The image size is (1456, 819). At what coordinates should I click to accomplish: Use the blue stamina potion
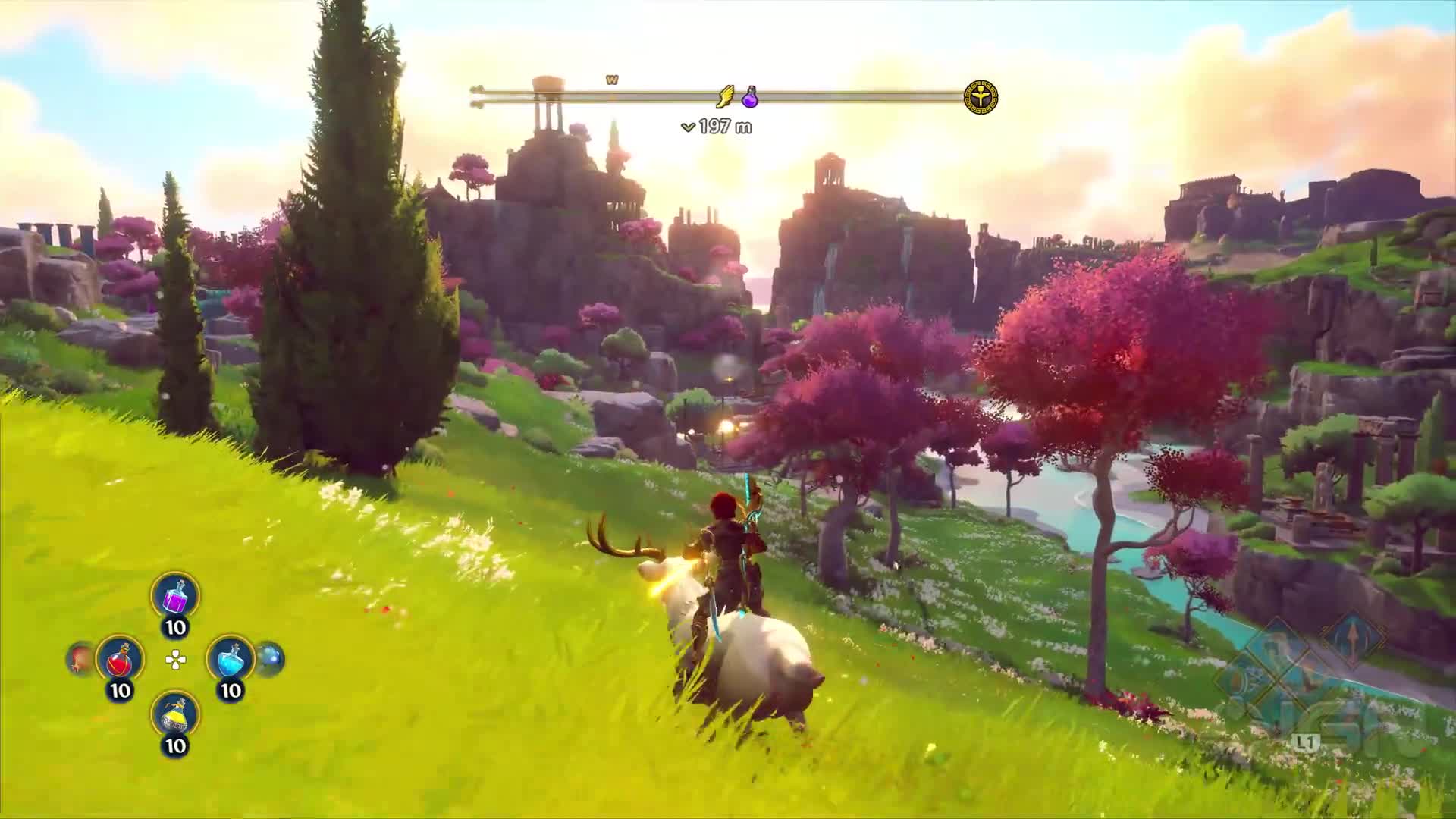click(x=230, y=659)
